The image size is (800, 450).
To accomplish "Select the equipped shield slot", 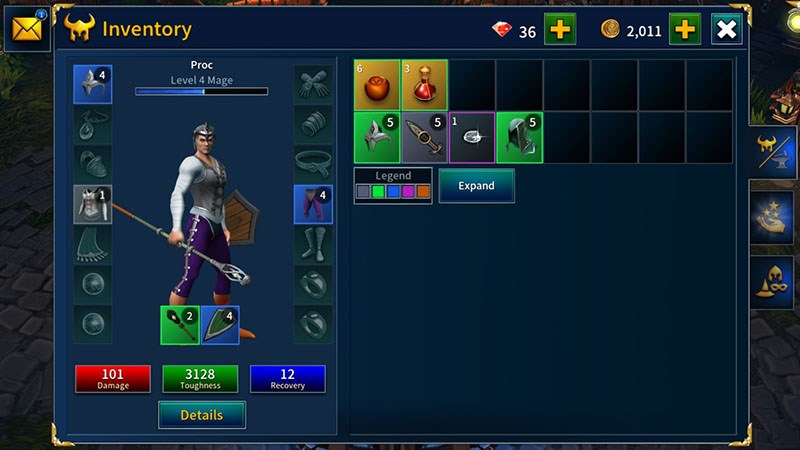I will (x=220, y=325).
